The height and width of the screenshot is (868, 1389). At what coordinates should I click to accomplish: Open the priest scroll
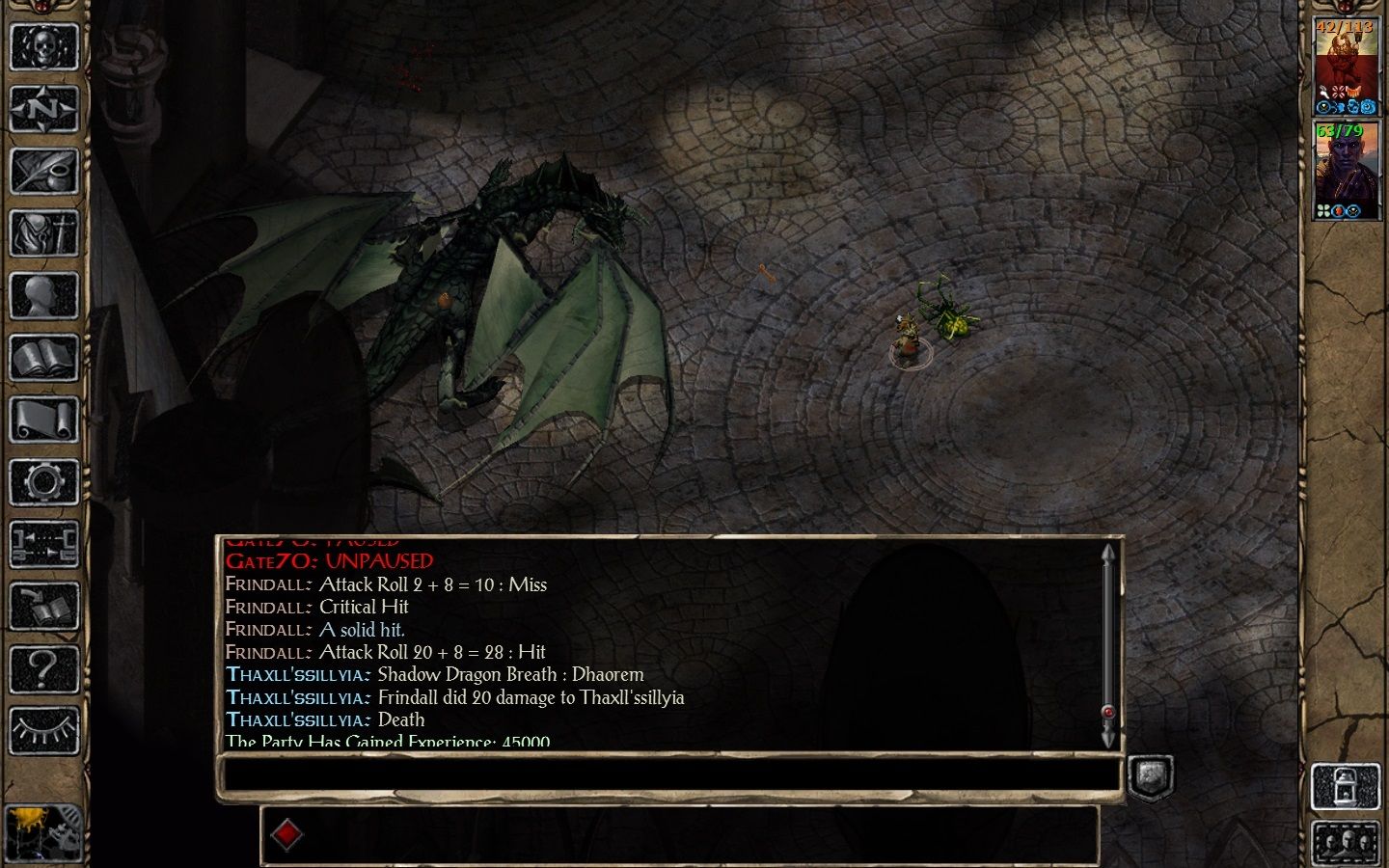43,420
